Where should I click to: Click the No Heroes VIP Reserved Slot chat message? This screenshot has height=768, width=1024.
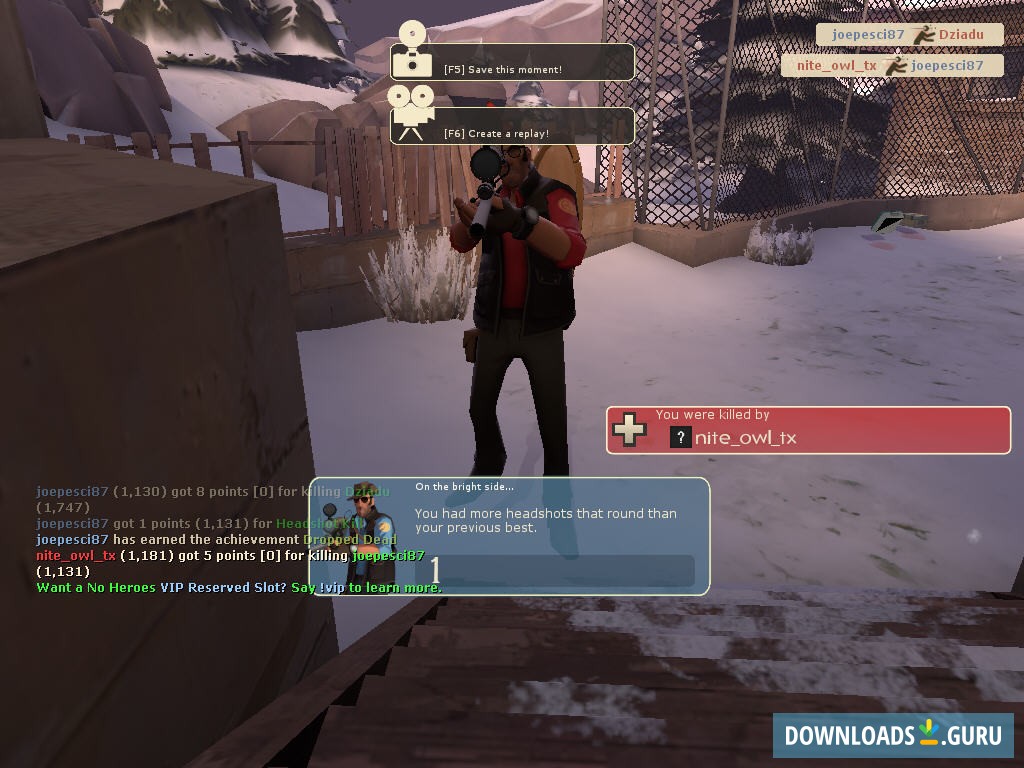click(238, 588)
